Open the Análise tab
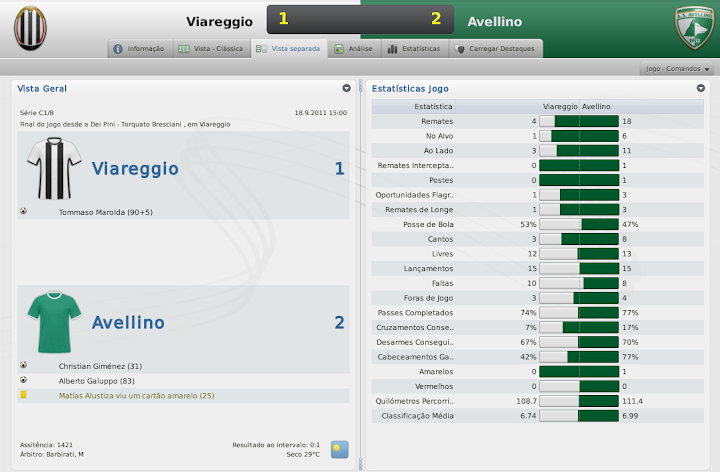Screen dimensions: 720x472 click(353, 48)
